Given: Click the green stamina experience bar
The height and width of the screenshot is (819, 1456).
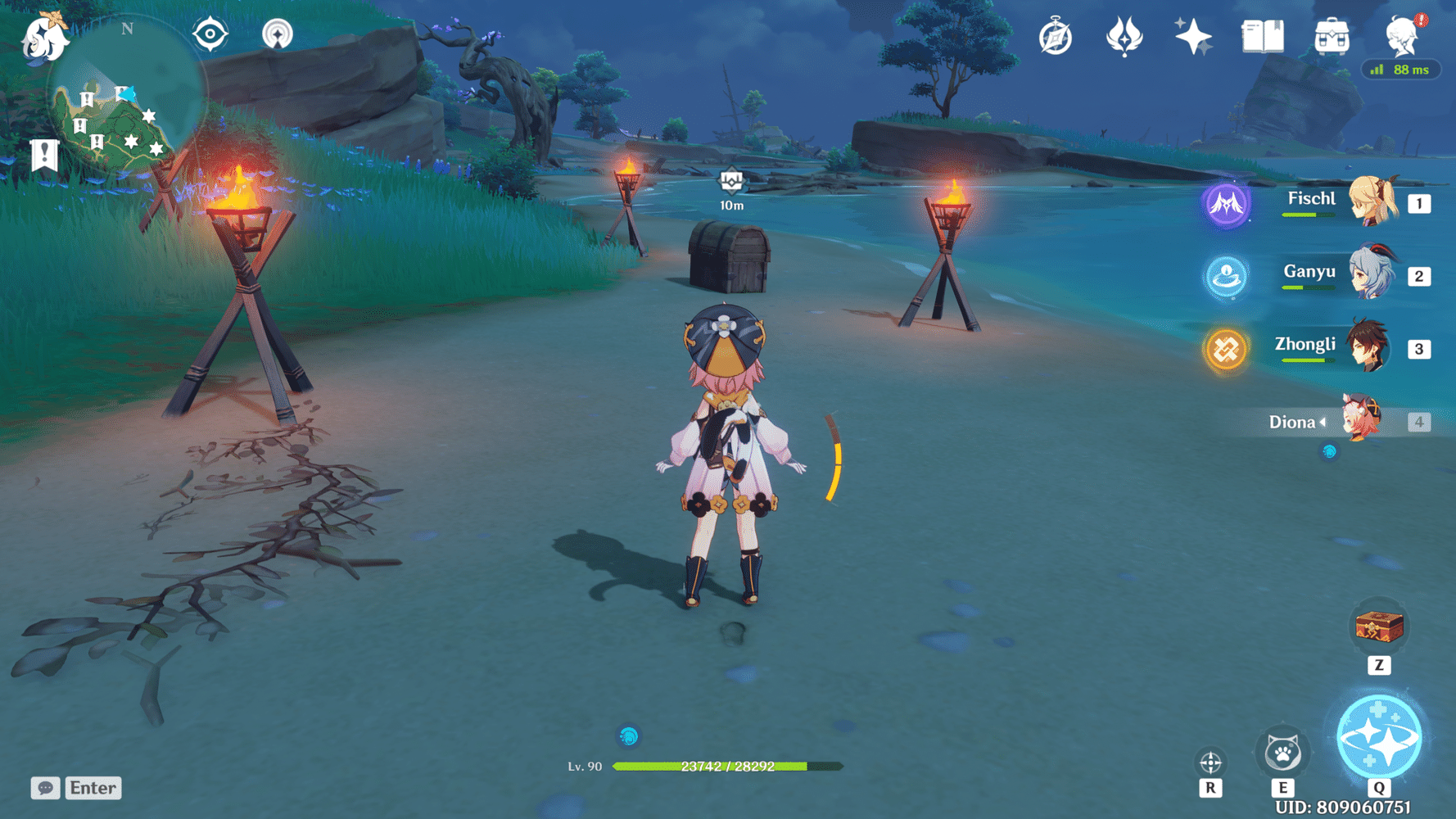Looking at the screenshot, I should tap(721, 767).
